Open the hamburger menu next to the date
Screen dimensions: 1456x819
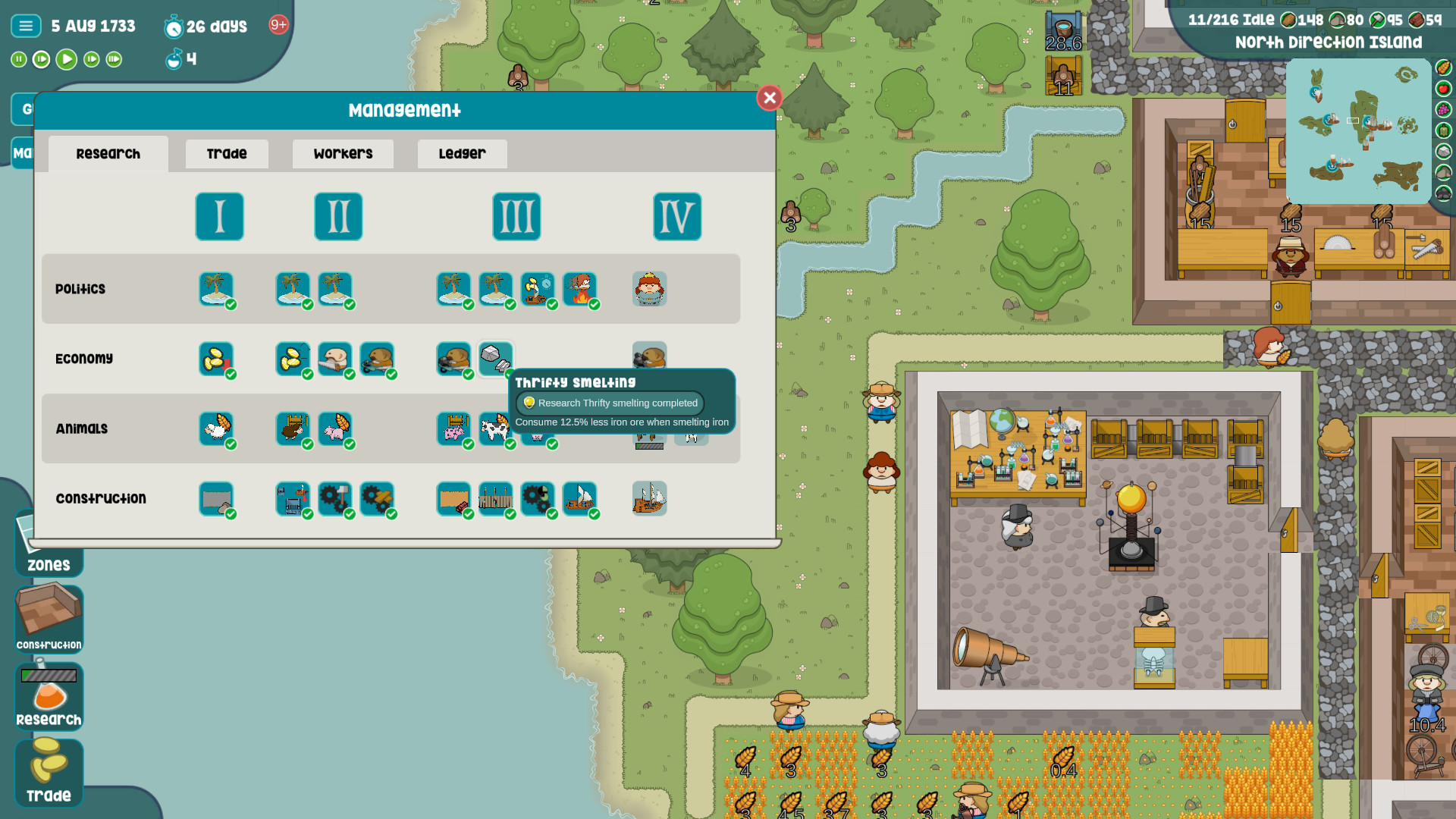[25, 25]
